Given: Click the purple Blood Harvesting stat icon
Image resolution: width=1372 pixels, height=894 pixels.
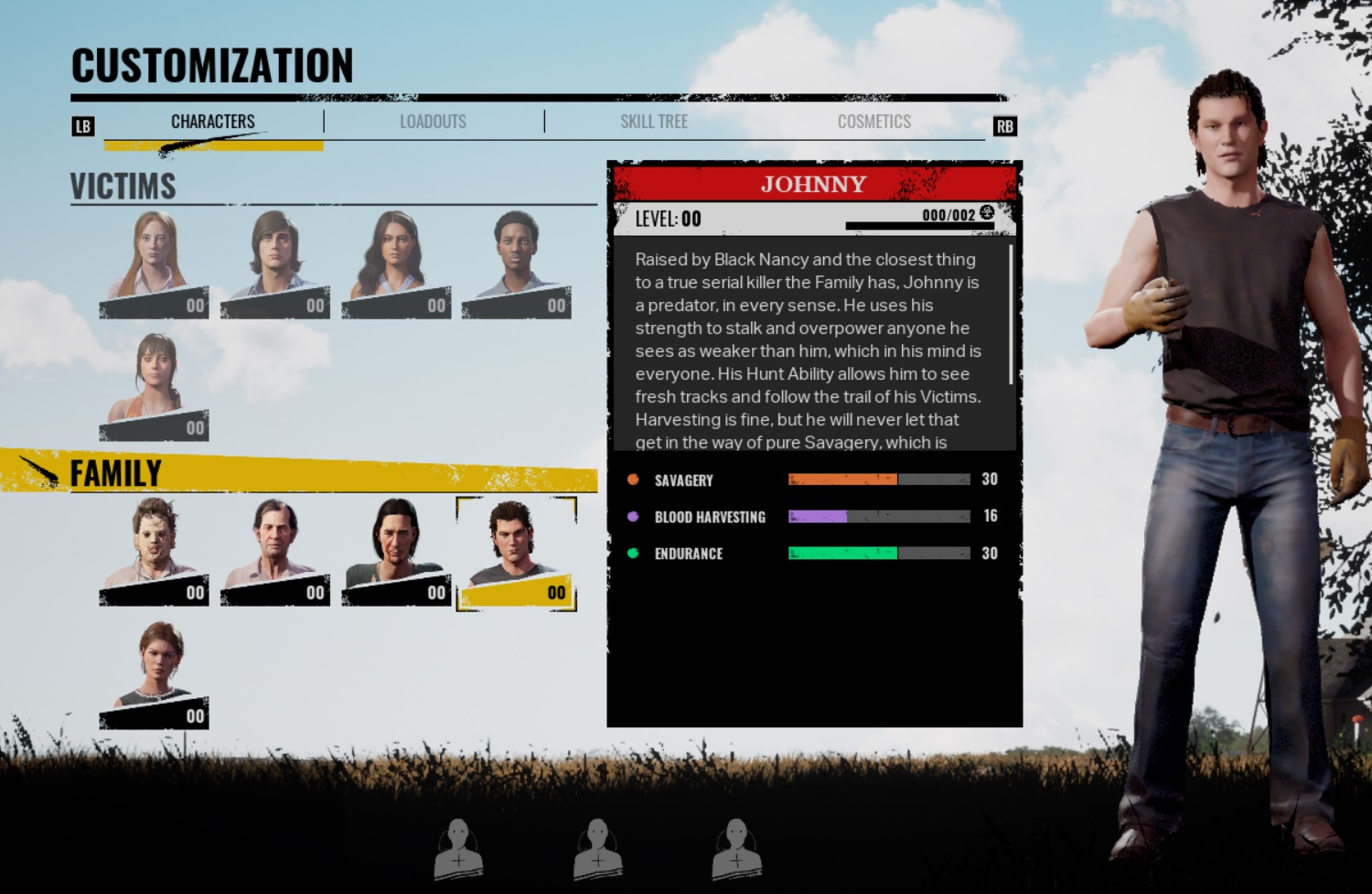Looking at the screenshot, I should pos(633,516).
